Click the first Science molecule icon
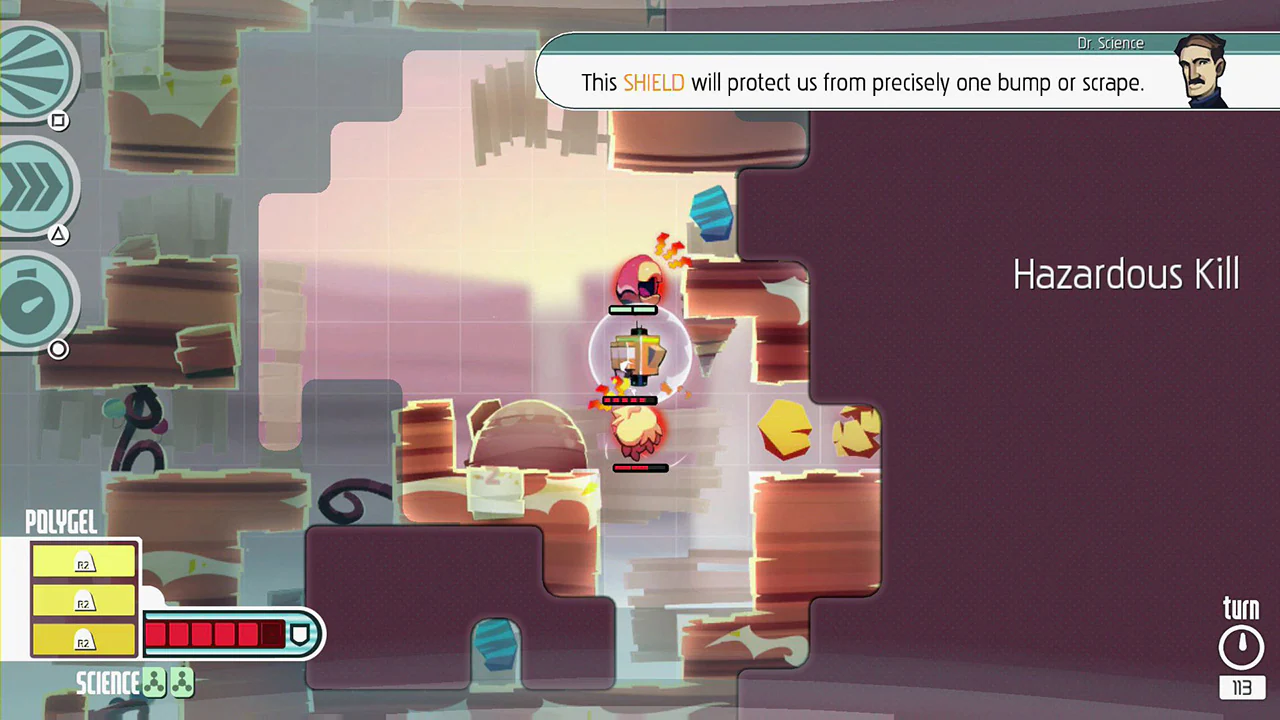The height and width of the screenshot is (720, 1280). pyautogui.click(x=154, y=682)
